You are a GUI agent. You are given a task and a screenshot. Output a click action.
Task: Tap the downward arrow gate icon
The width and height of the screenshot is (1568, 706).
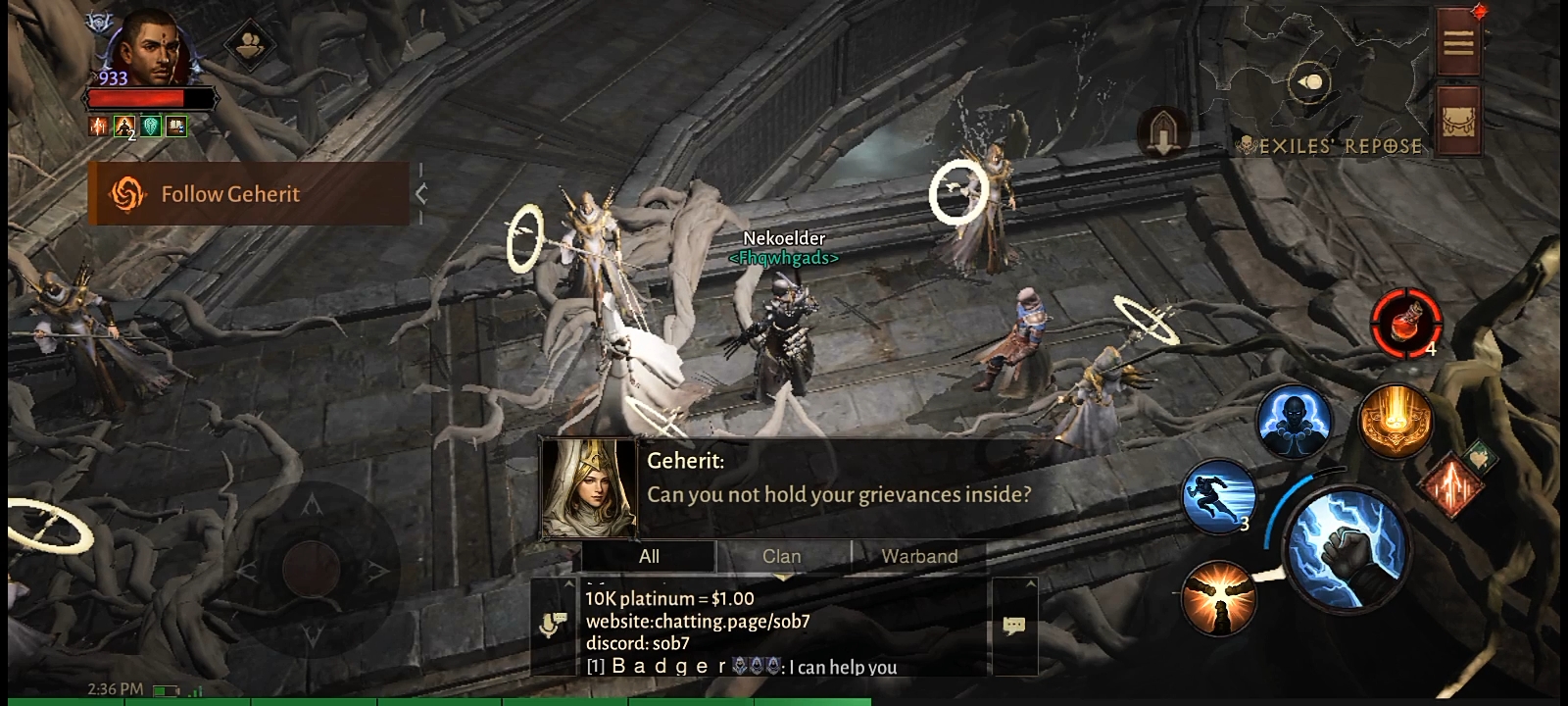(x=1162, y=131)
